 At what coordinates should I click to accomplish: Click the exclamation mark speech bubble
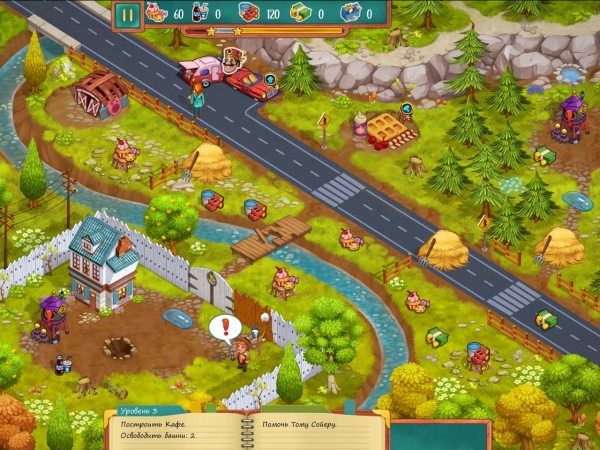tap(224, 326)
